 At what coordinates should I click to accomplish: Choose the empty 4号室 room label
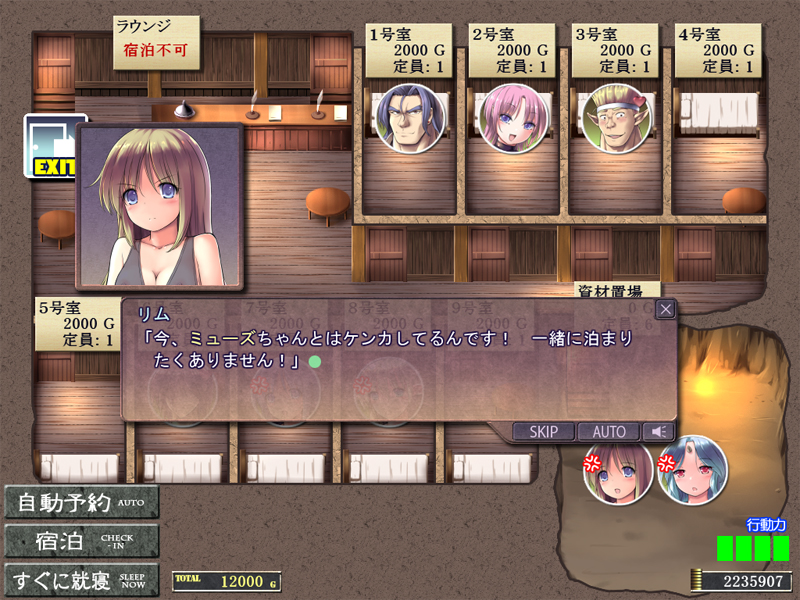tap(718, 51)
